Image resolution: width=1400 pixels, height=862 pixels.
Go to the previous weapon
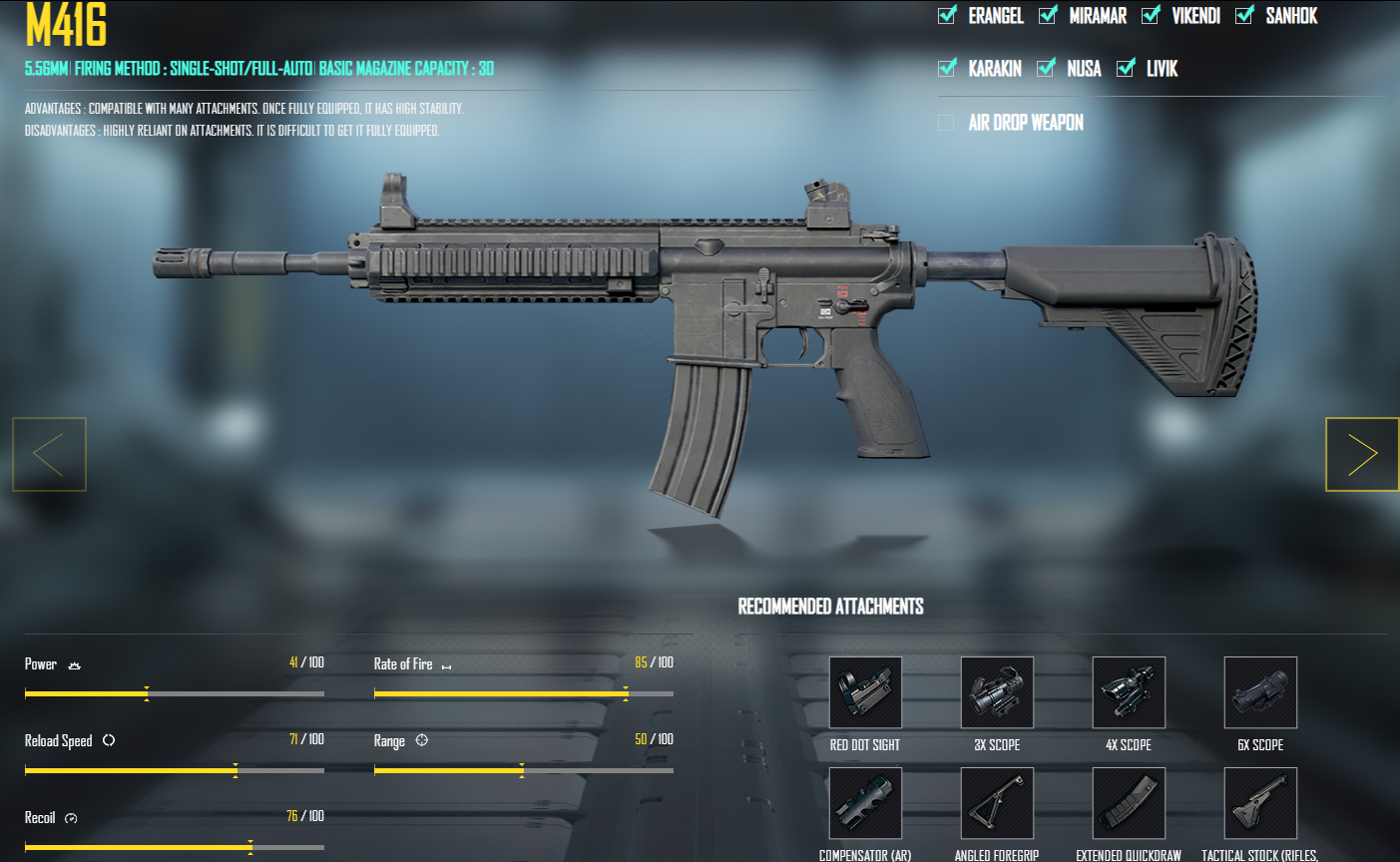pos(48,454)
